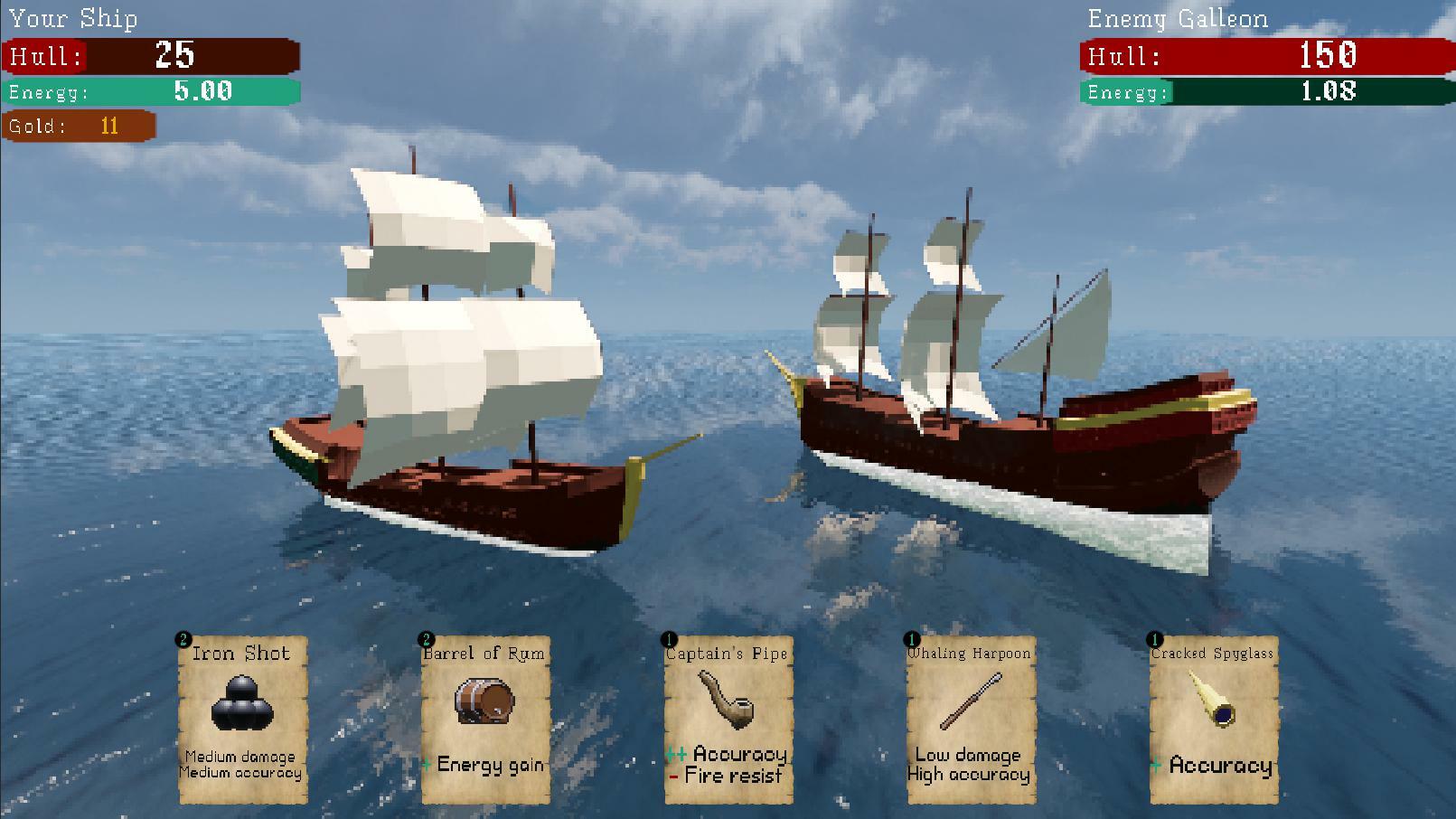The width and height of the screenshot is (1456, 819).
Task: Click the quantity badge on Iron Shot card
Action: point(183,639)
